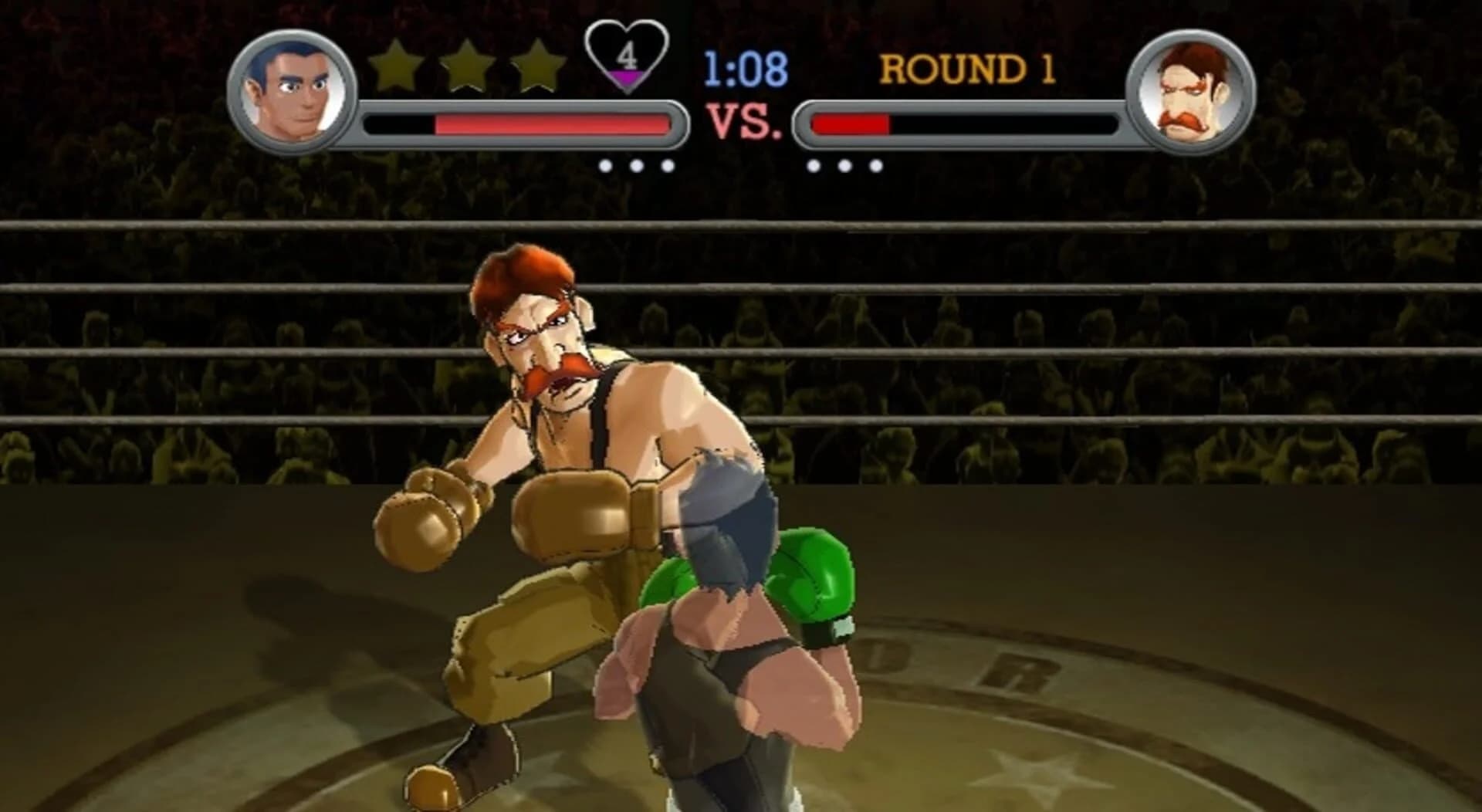
Task: Toggle the middle dot under opponent's health bar
Action: pos(845,164)
